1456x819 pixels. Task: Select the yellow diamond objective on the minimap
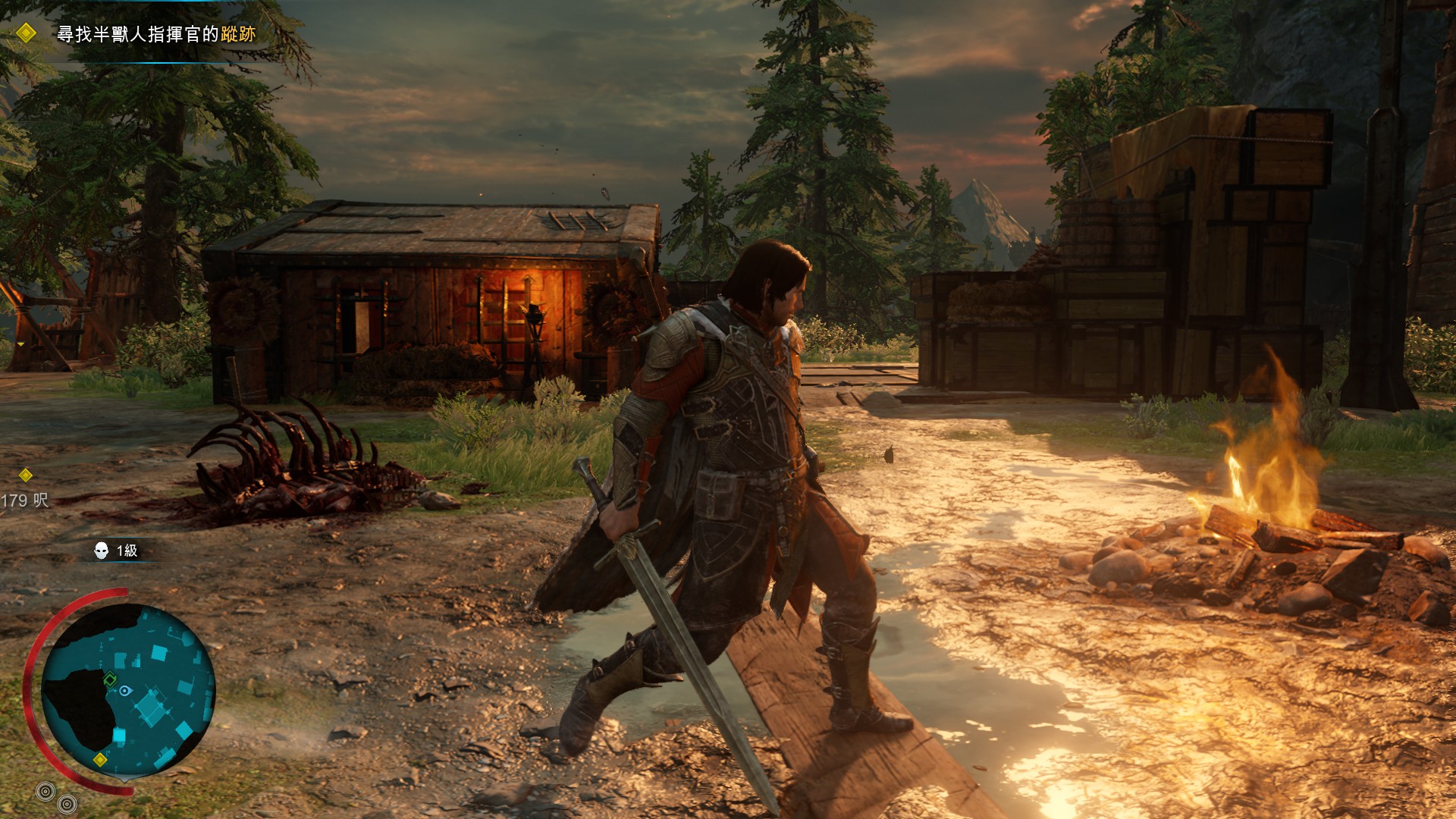tap(99, 759)
